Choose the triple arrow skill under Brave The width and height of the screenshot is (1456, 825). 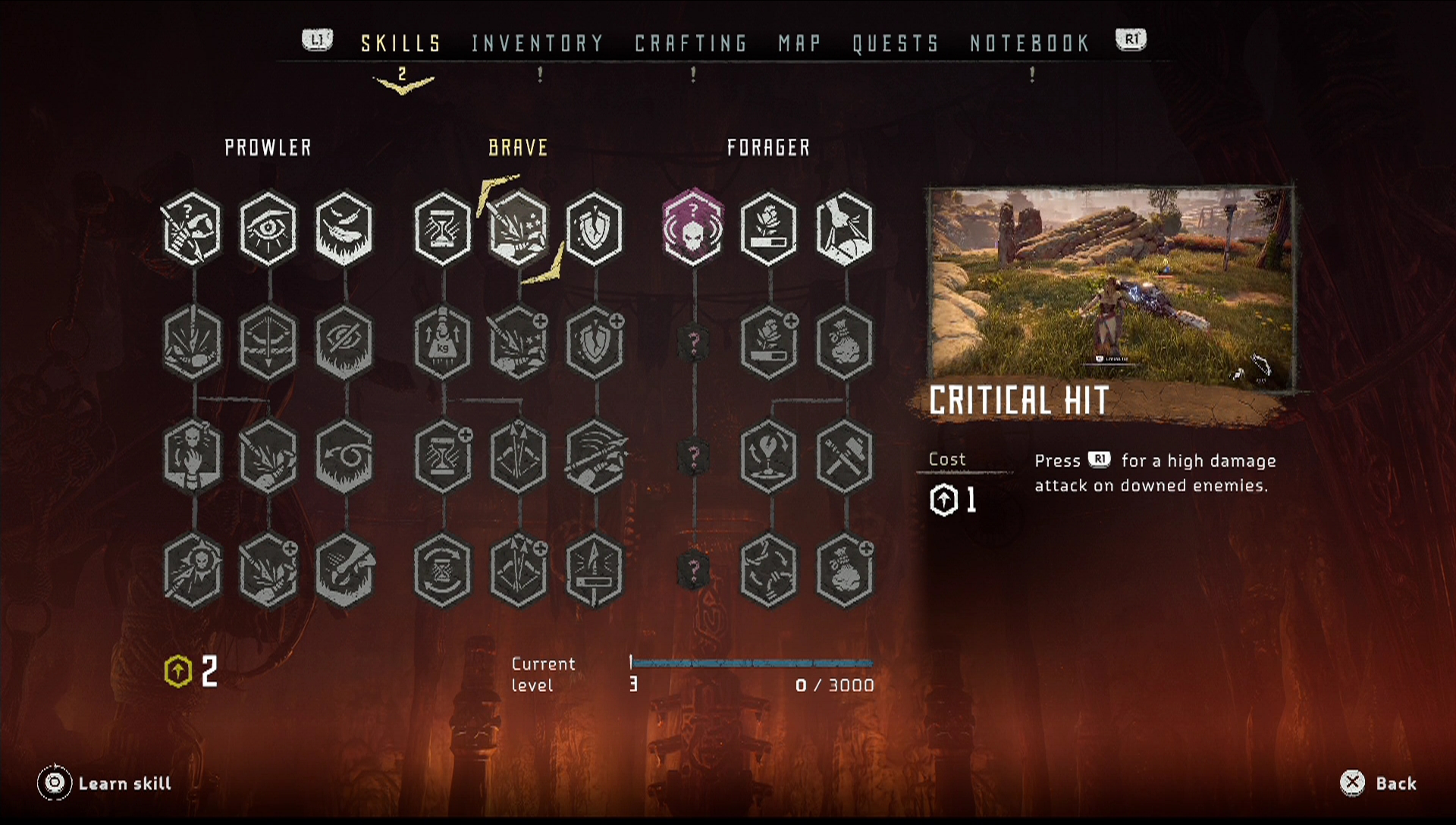(x=519, y=456)
